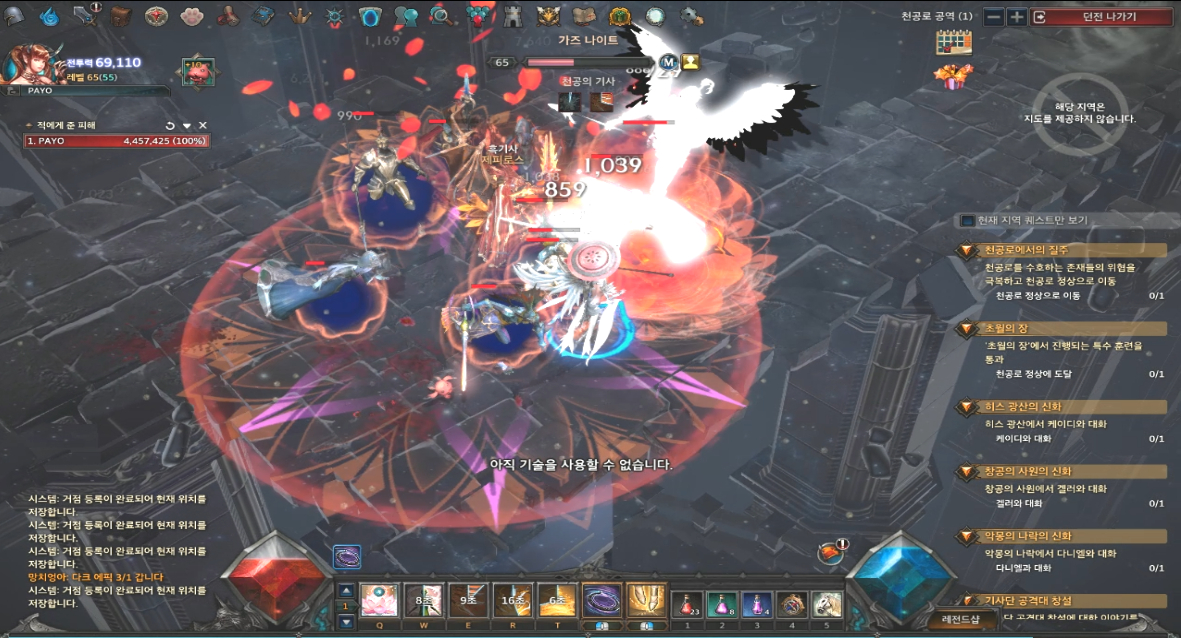
Task: Open the backpack inventory icon in top bar
Action: pyautogui.click(x=121, y=15)
